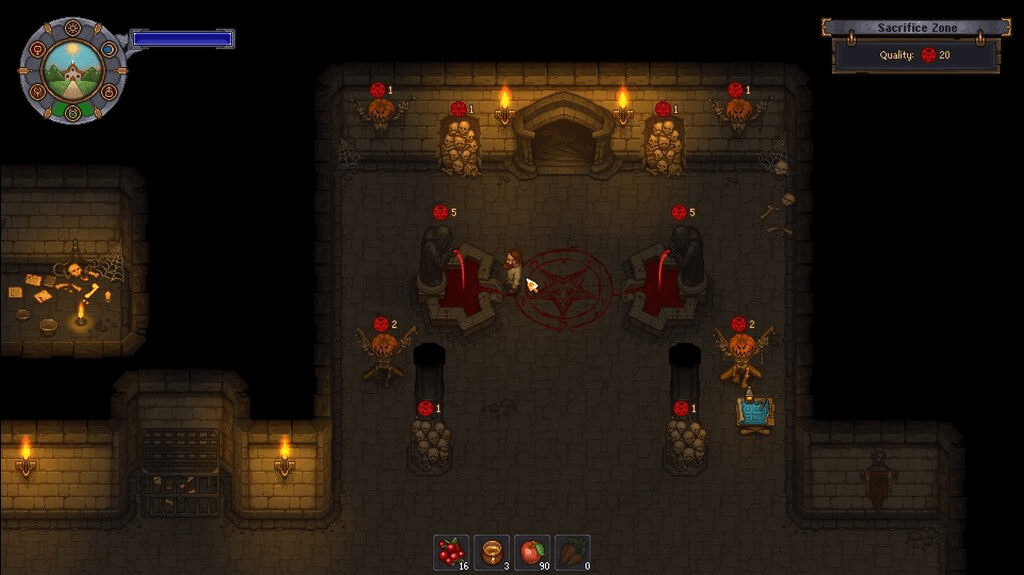Select the greyed-out carrot hotbar slot

[572, 552]
